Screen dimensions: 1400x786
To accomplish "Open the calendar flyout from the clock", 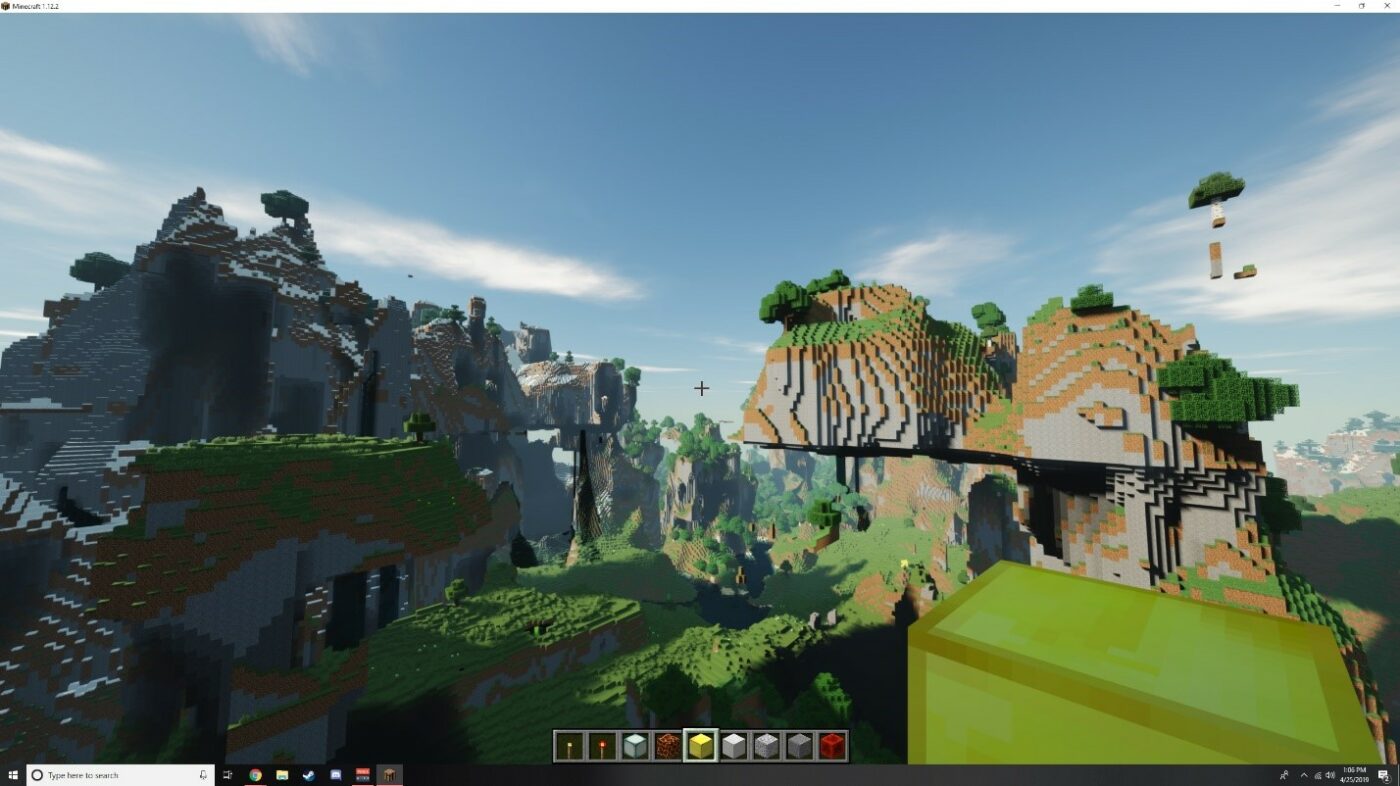I will tap(1356, 775).
